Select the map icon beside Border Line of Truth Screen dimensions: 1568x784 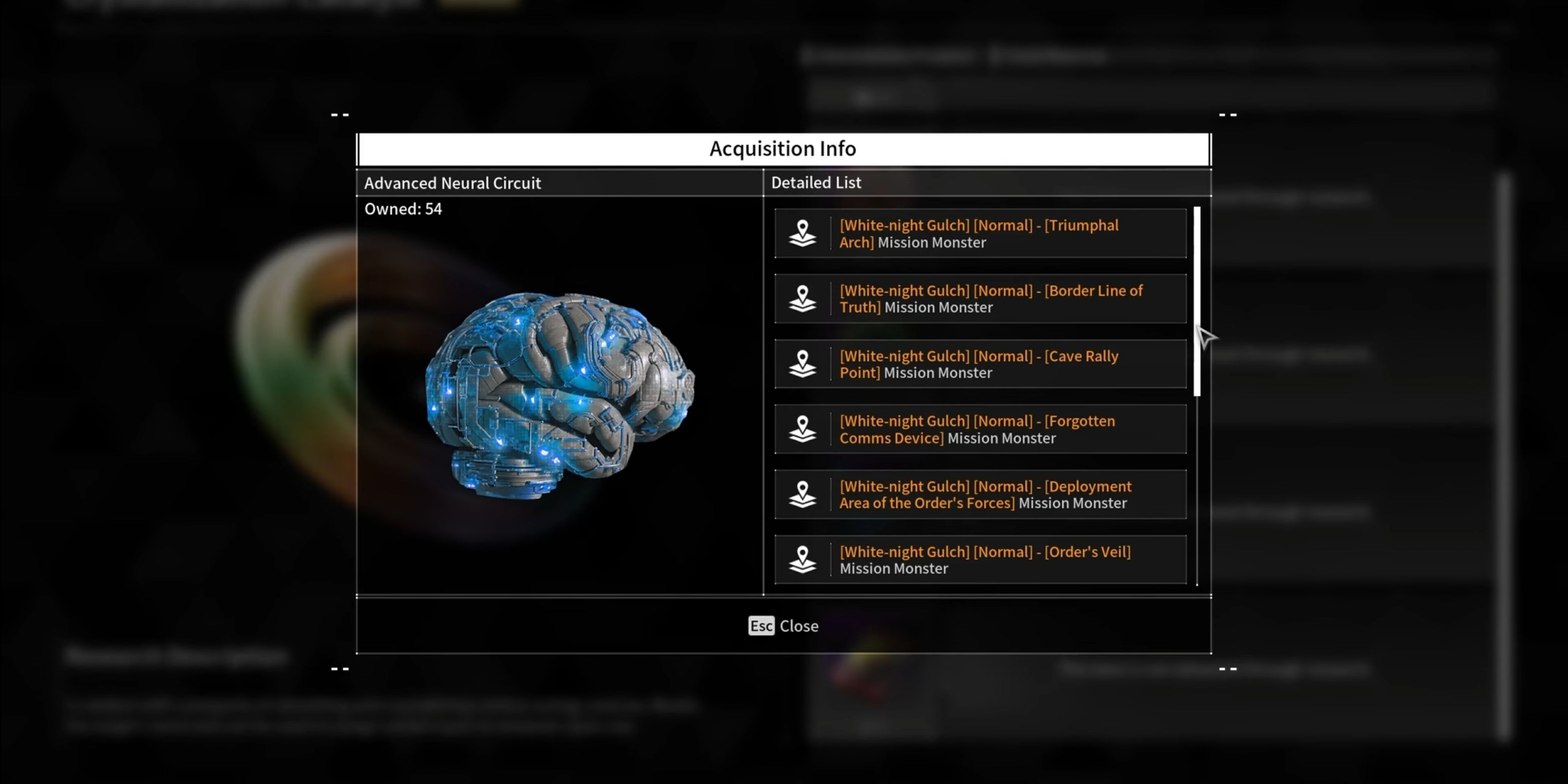click(803, 299)
